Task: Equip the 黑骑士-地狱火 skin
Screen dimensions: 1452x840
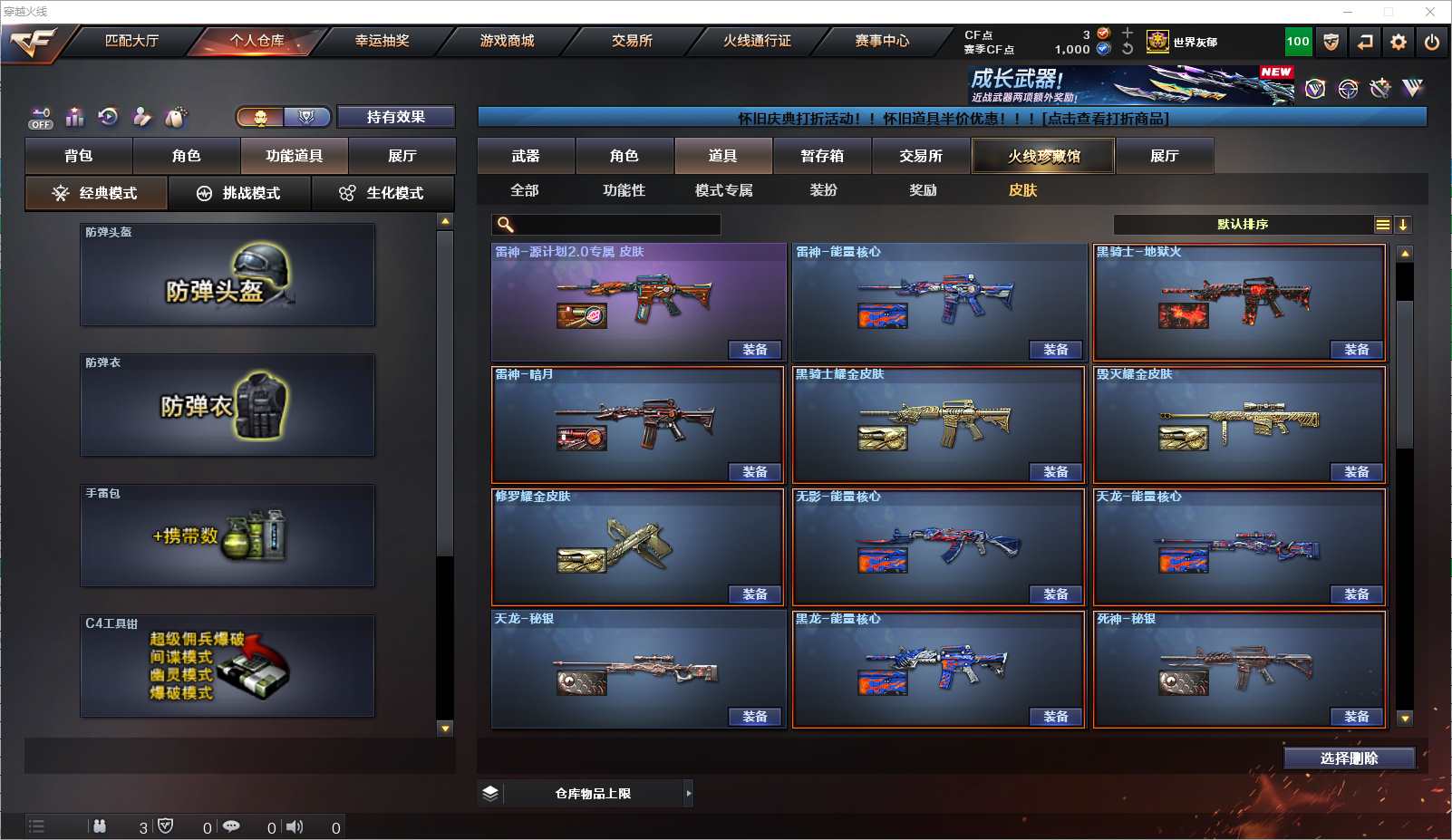Action: 1356,350
